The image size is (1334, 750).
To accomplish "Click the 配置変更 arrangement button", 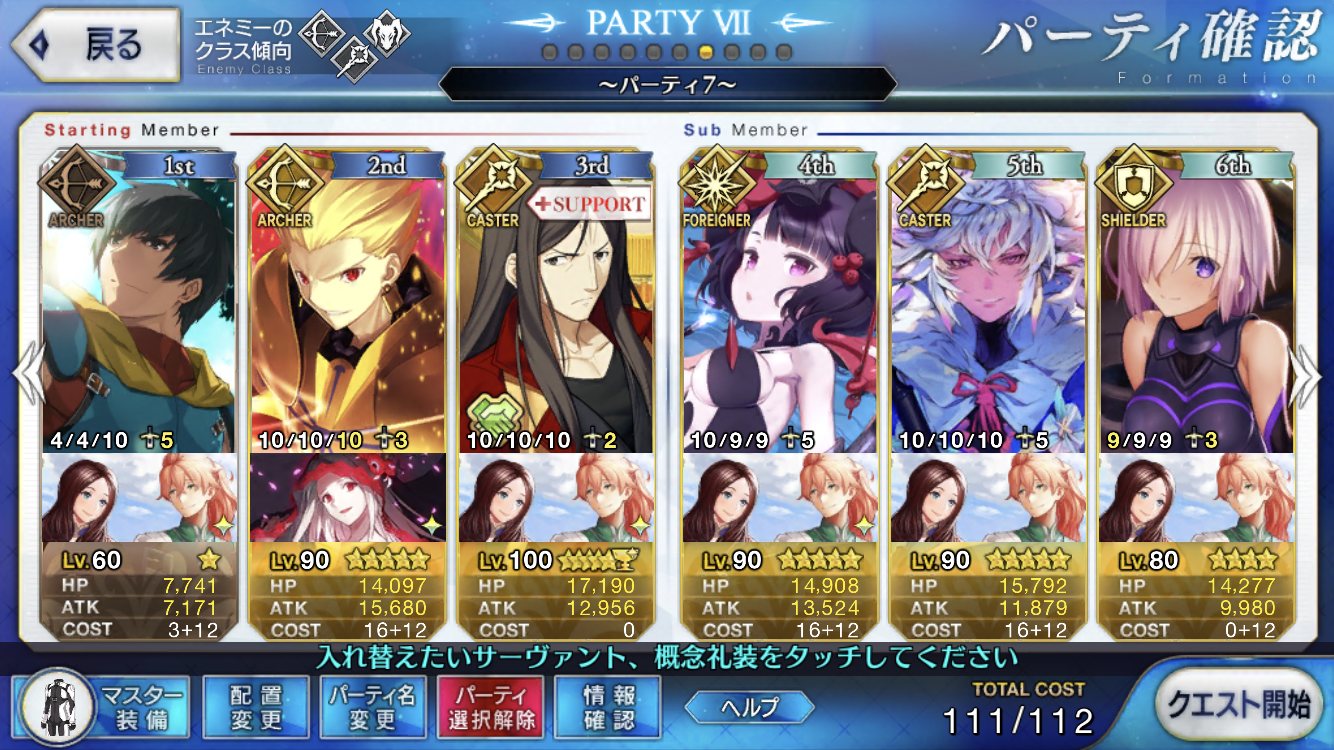I will pyautogui.click(x=255, y=707).
